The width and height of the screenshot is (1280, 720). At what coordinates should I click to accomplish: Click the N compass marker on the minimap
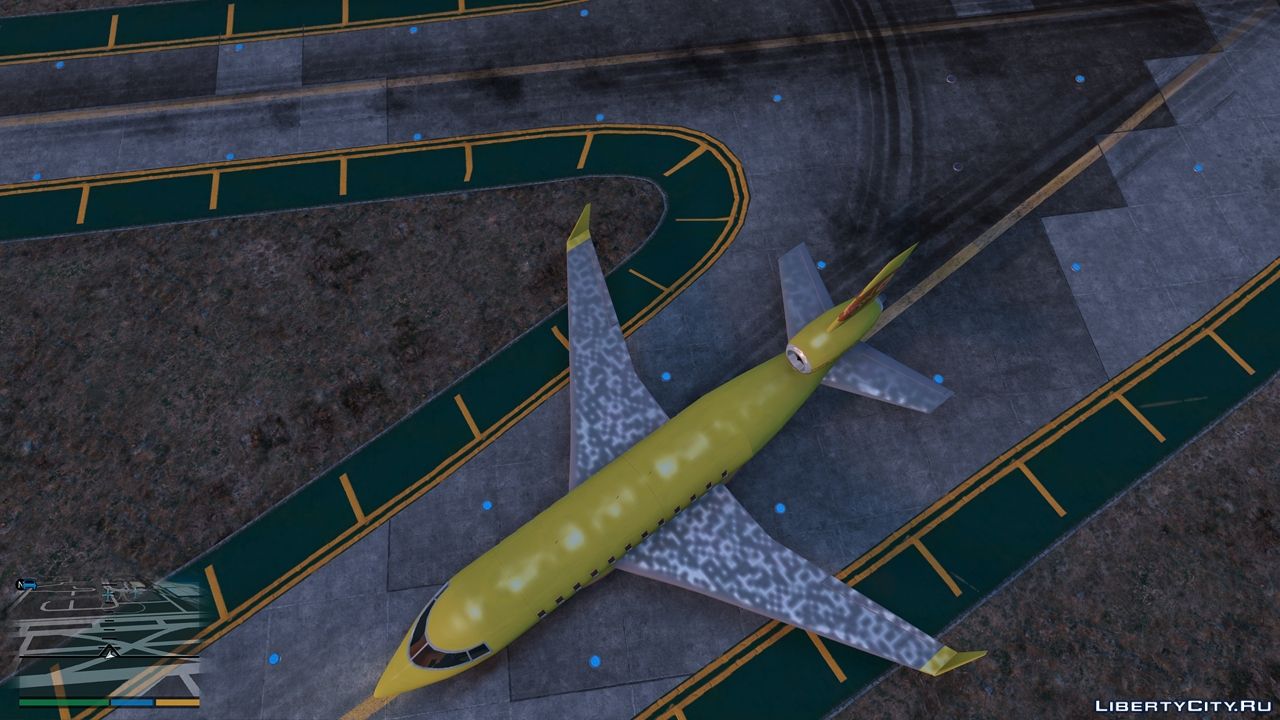(19, 582)
